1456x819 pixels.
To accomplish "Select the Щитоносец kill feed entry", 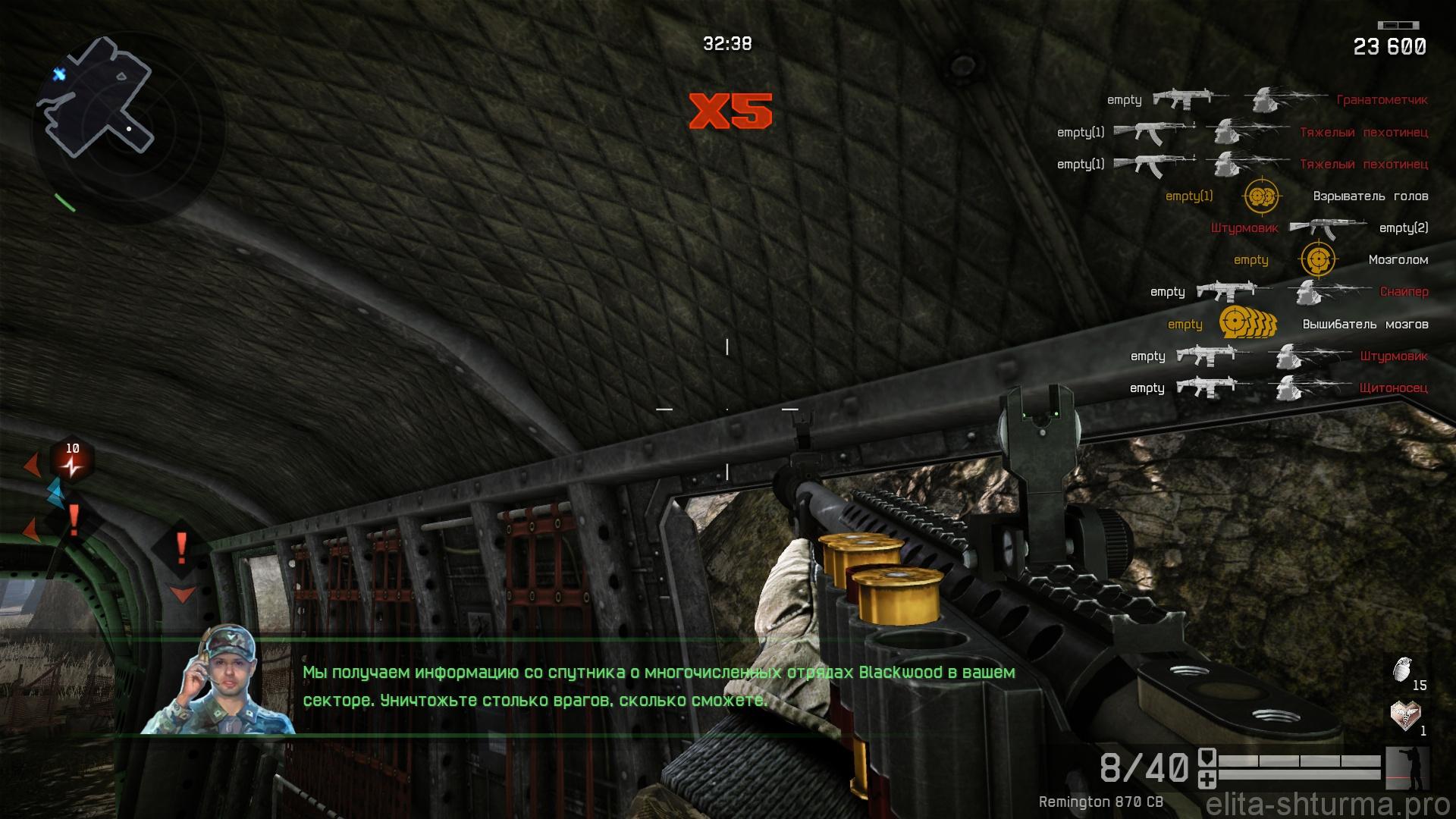I will (1393, 388).
